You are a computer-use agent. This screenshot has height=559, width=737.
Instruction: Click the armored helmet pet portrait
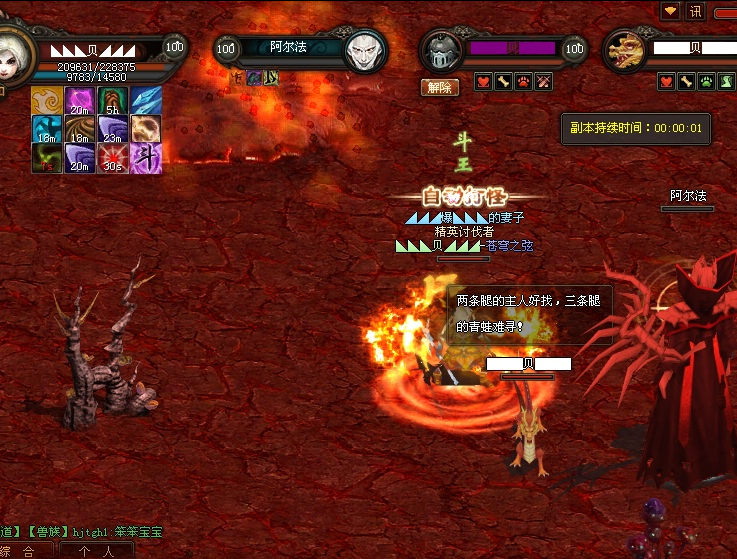click(442, 50)
